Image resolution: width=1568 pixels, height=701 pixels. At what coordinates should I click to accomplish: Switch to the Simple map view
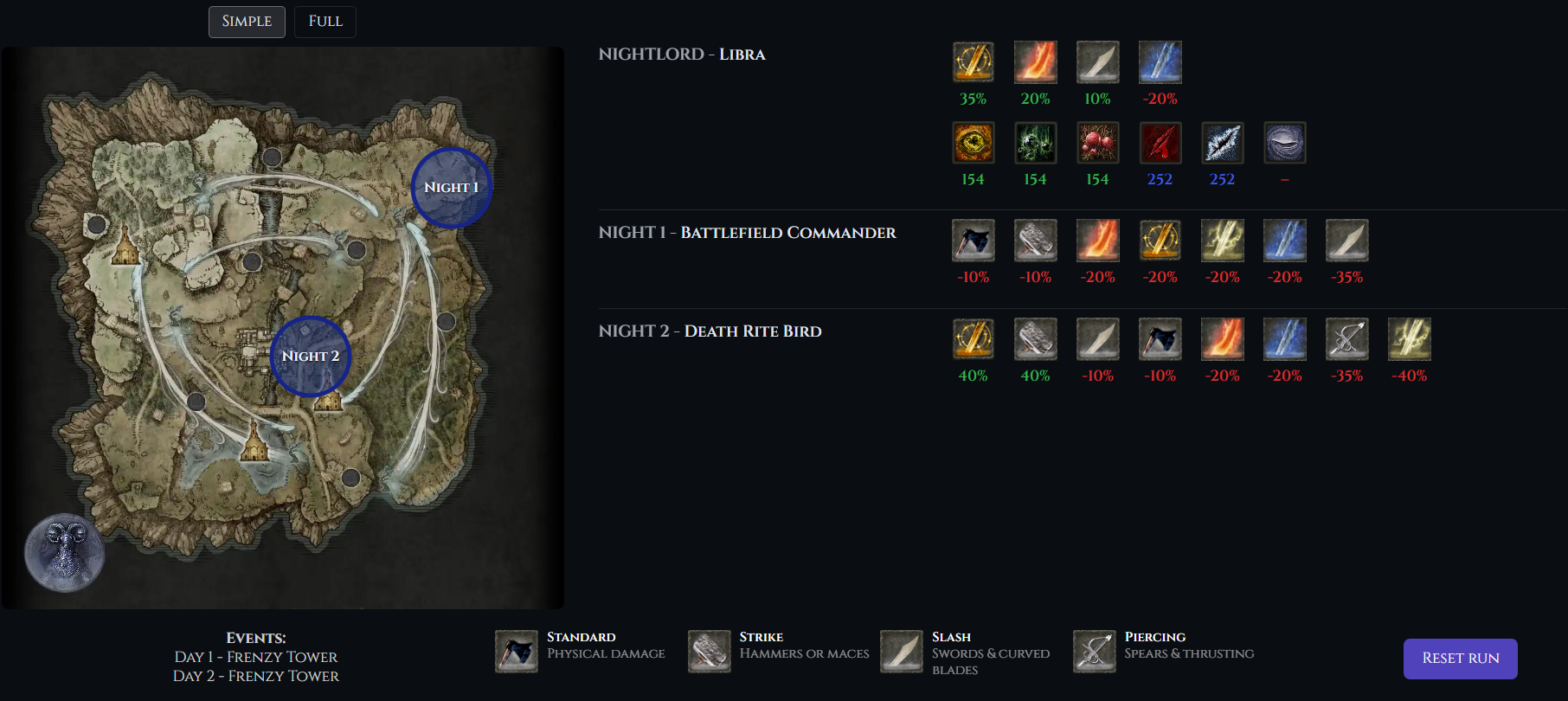pos(247,22)
